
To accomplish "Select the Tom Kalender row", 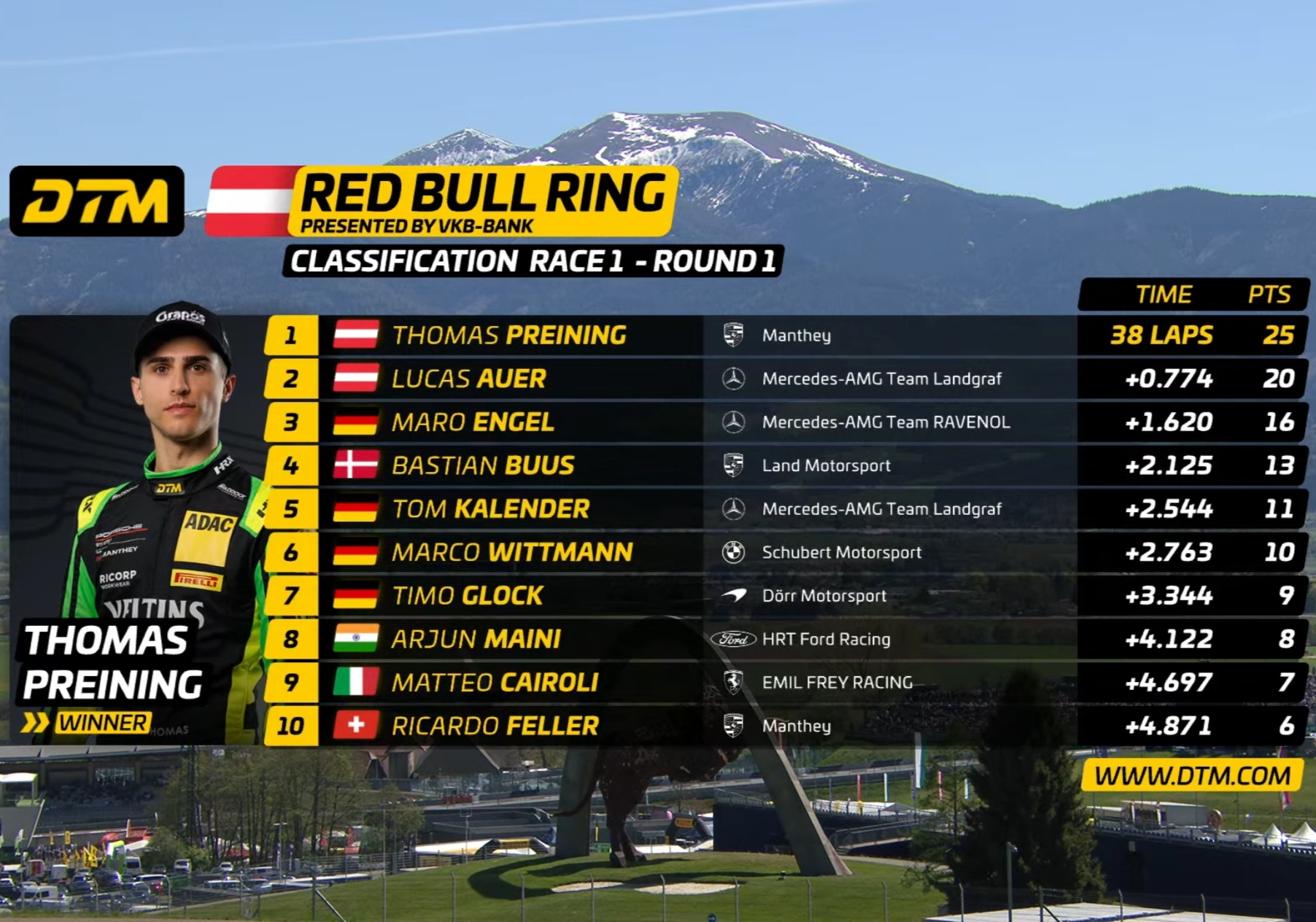I will [x=490, y=509].
